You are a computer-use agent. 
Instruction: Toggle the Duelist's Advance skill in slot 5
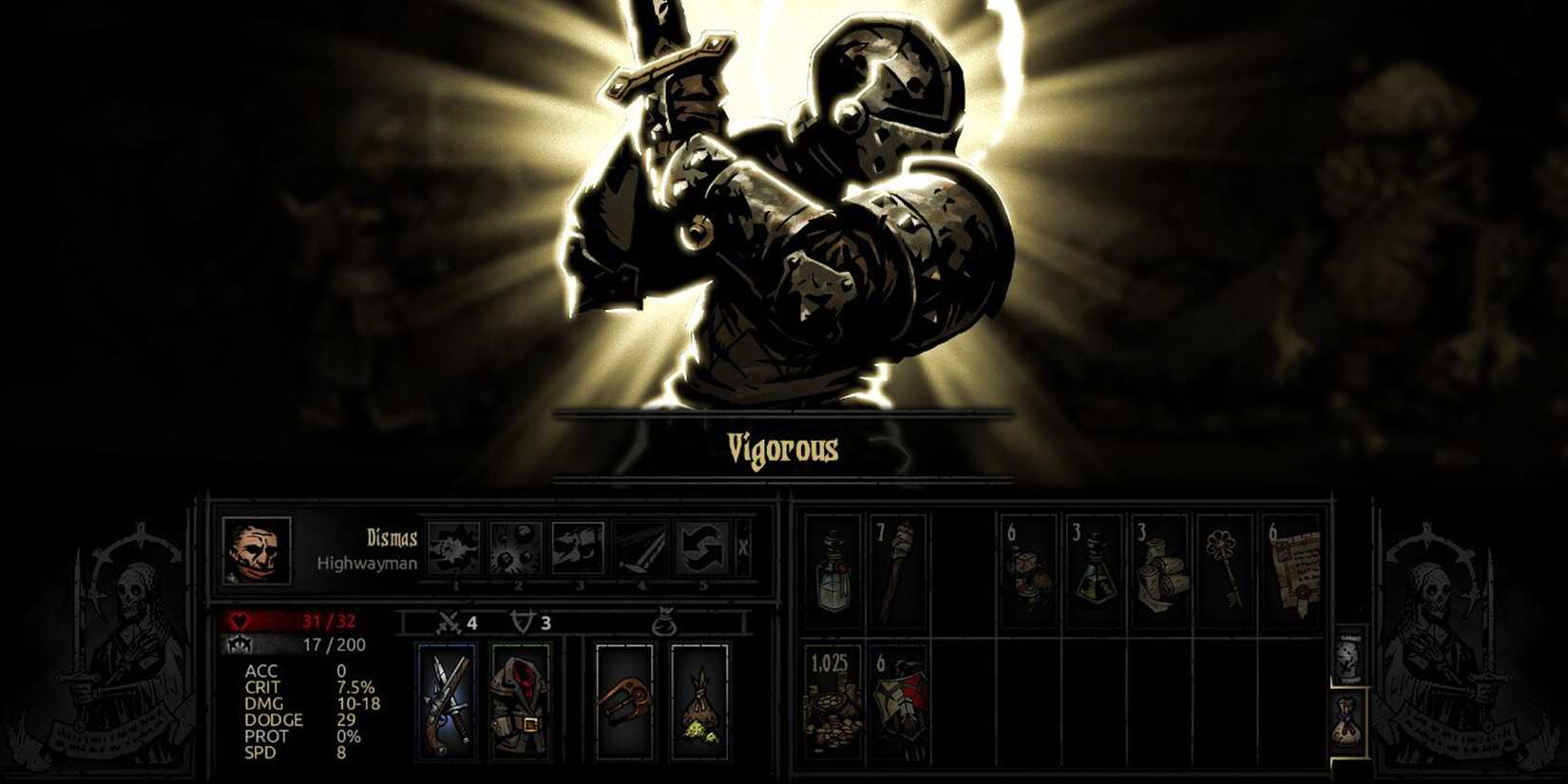pyautogui.click(x=700, y=546)
